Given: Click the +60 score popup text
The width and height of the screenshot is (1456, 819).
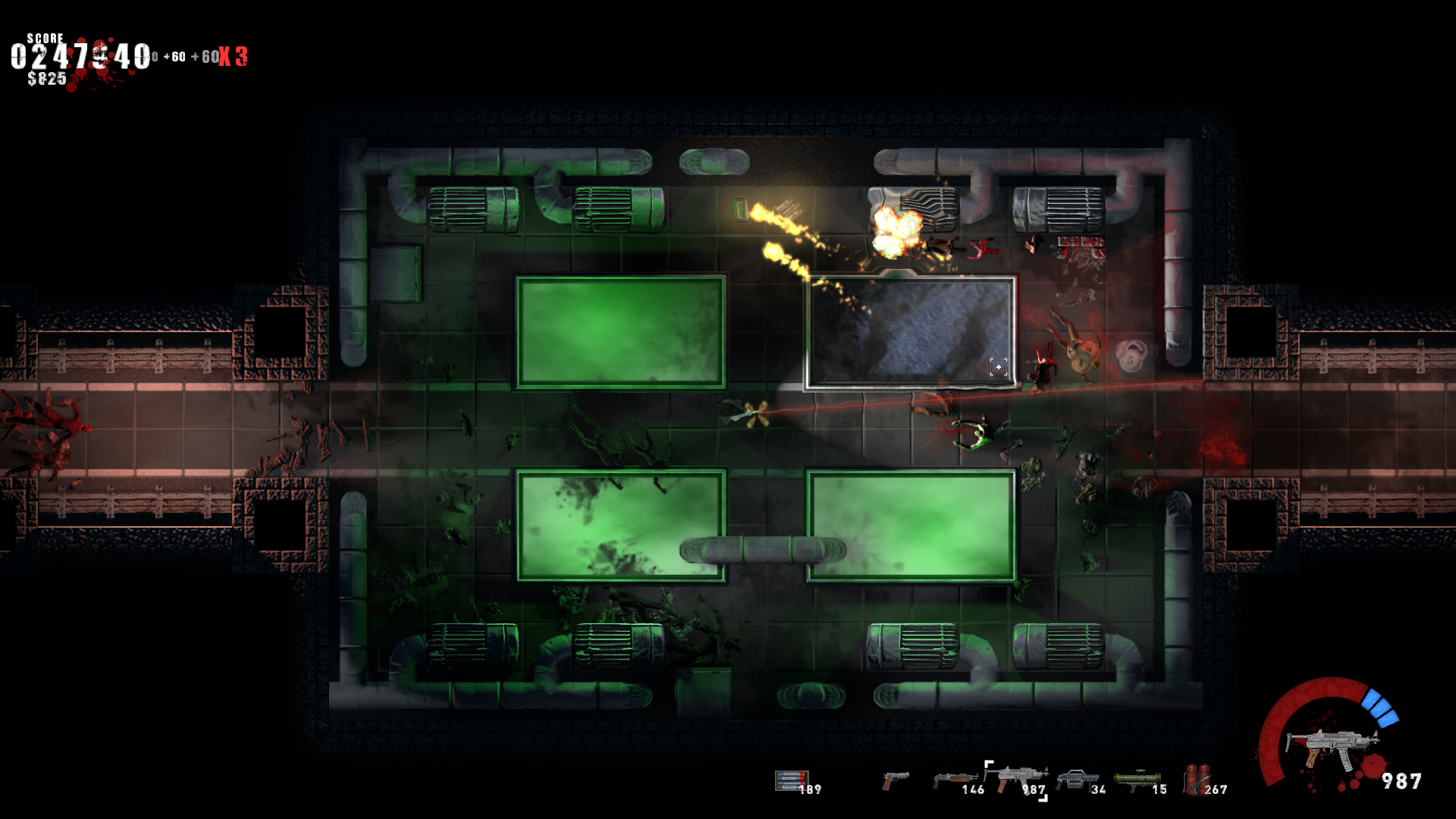Looking at the screenshot, I should tap(174, 56).
